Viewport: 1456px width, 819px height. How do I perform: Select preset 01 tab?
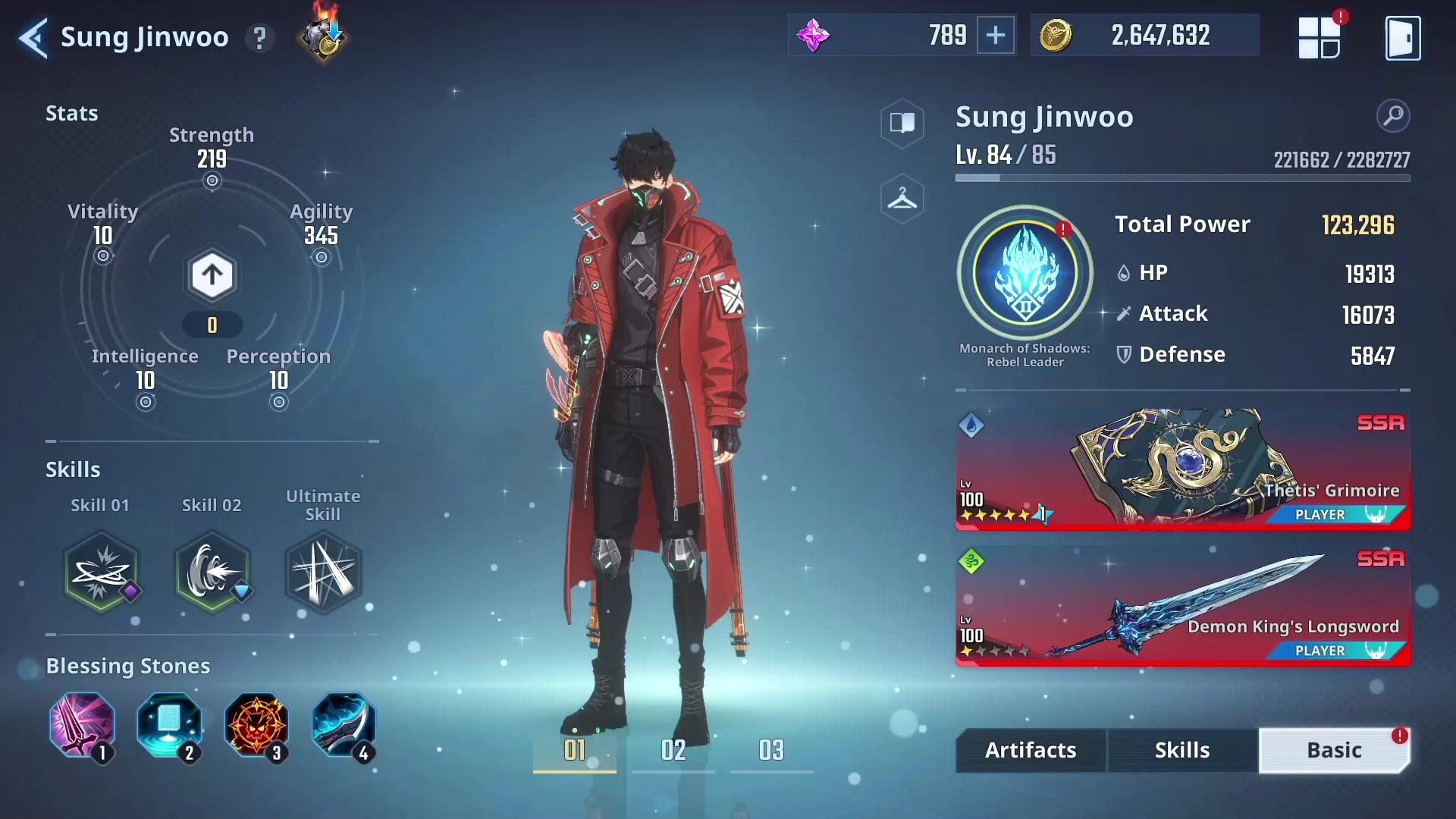[574, 750]
